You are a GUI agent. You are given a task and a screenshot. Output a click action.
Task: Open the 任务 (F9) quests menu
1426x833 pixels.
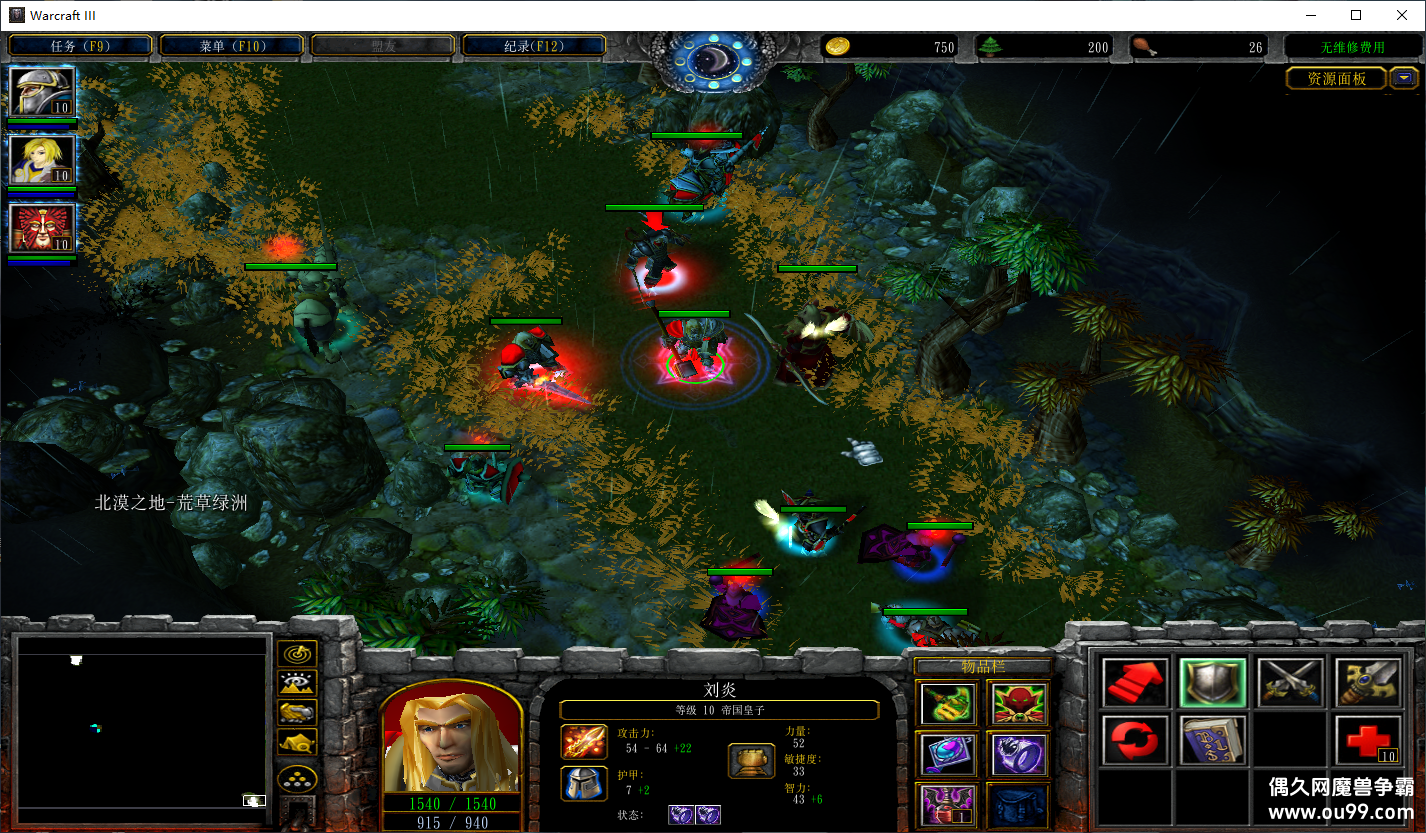click(80, 46)
